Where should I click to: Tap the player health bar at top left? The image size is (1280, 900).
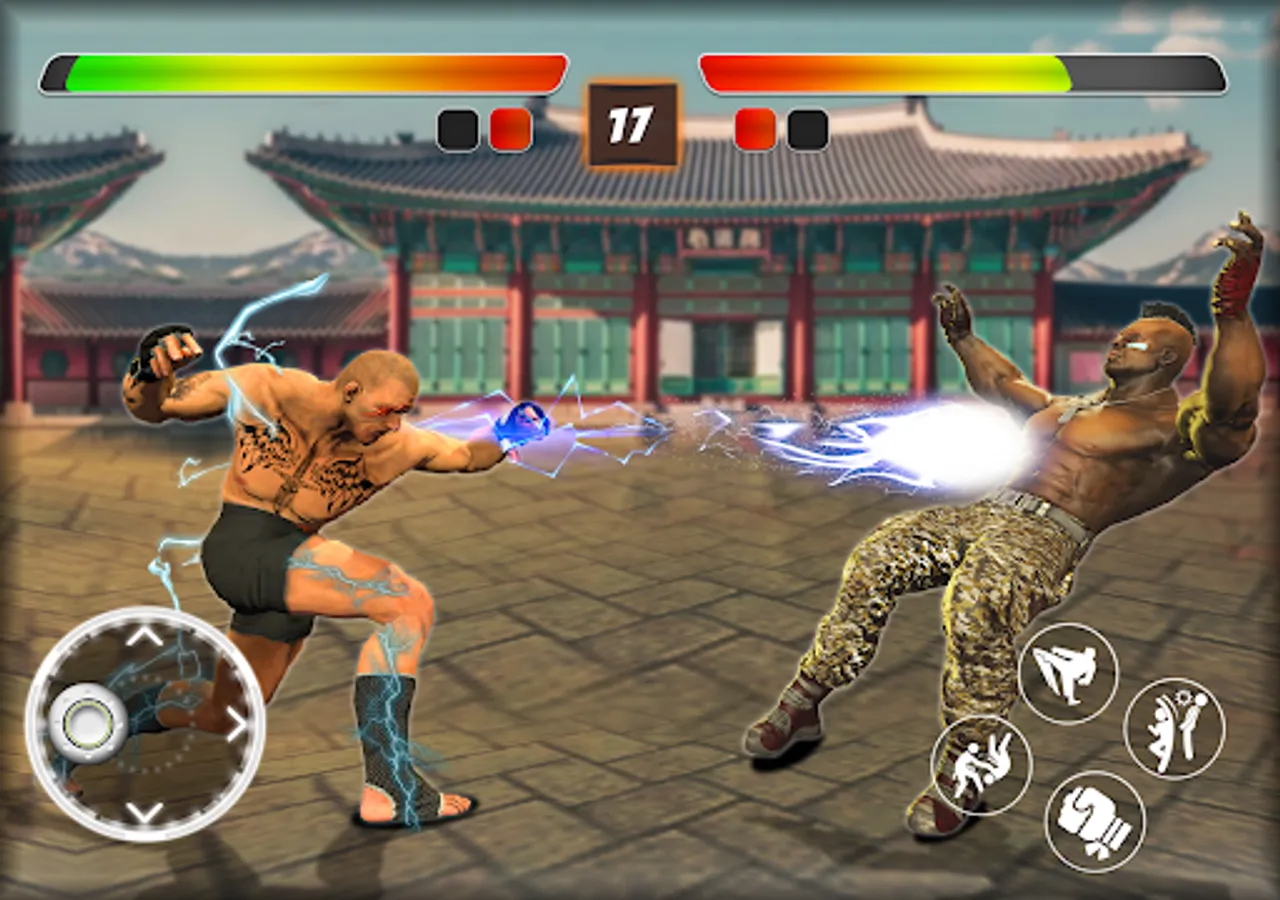[x=300, y=72]
